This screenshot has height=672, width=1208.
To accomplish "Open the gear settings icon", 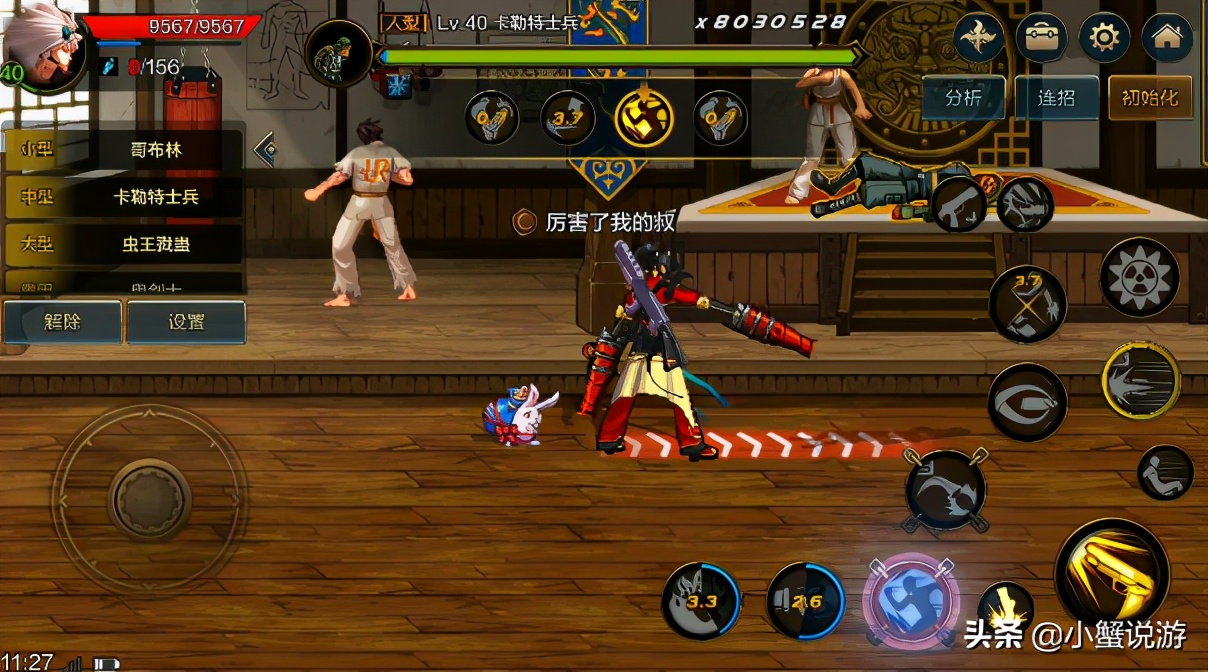I will click(1104, 38).
